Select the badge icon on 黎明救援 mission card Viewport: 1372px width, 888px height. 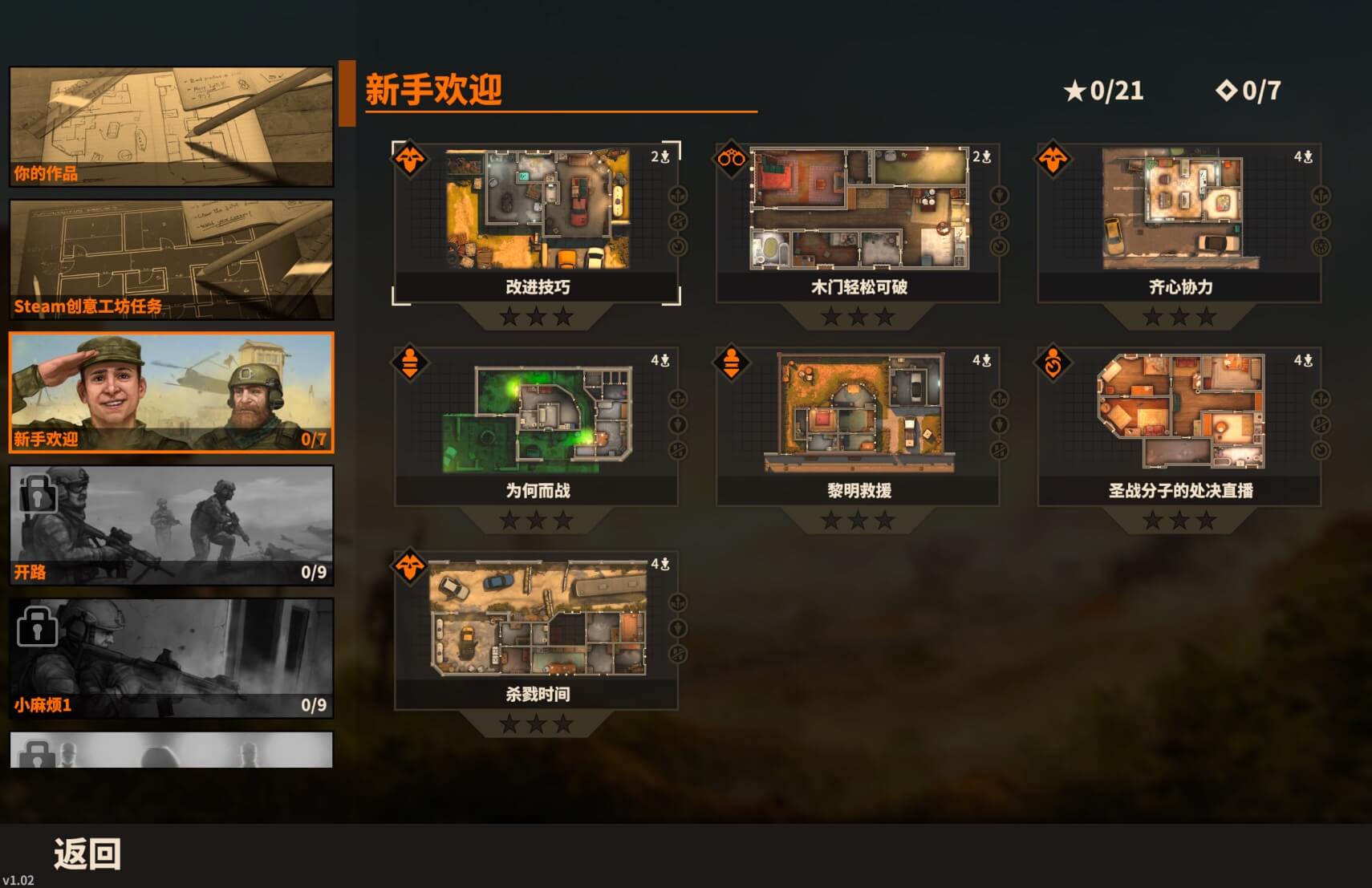[730, 362]
